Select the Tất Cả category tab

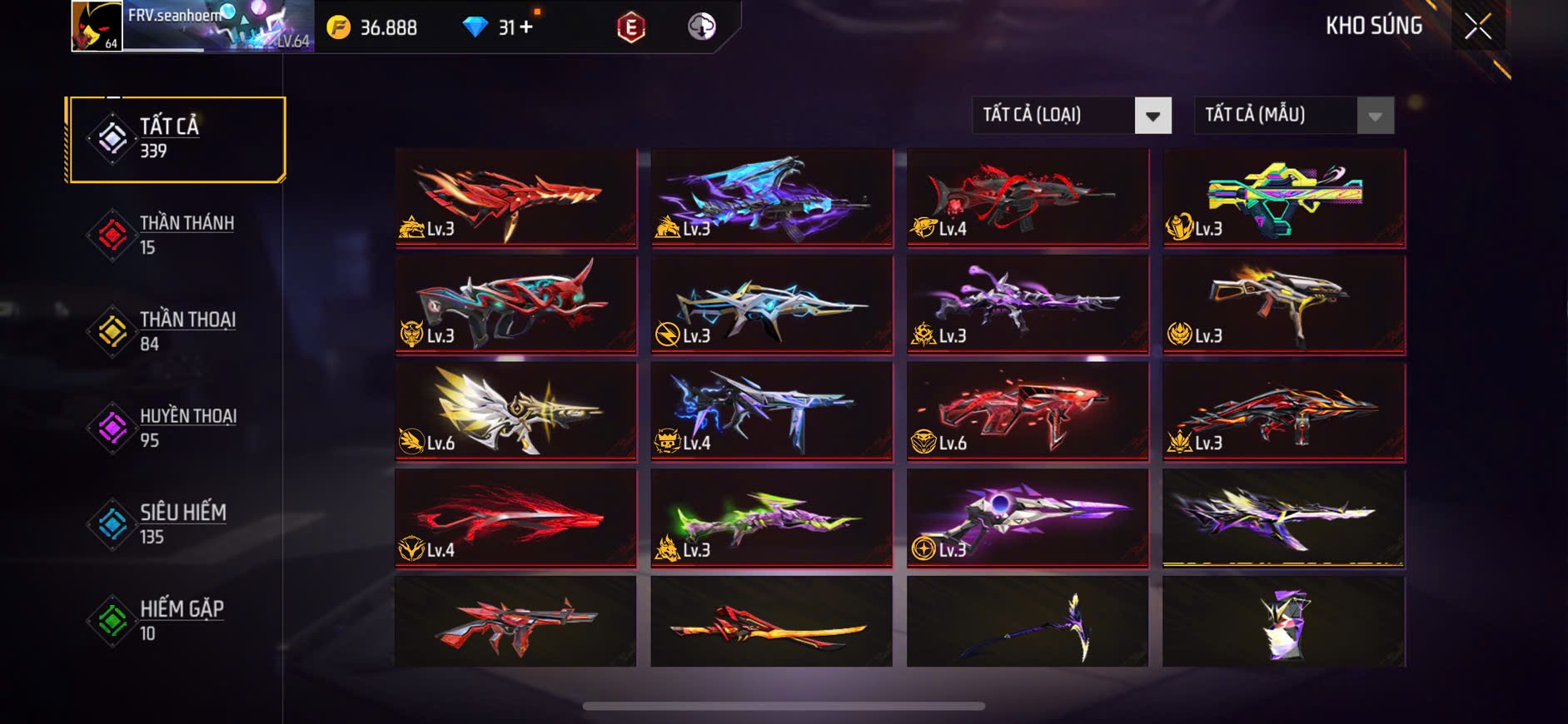177,139
